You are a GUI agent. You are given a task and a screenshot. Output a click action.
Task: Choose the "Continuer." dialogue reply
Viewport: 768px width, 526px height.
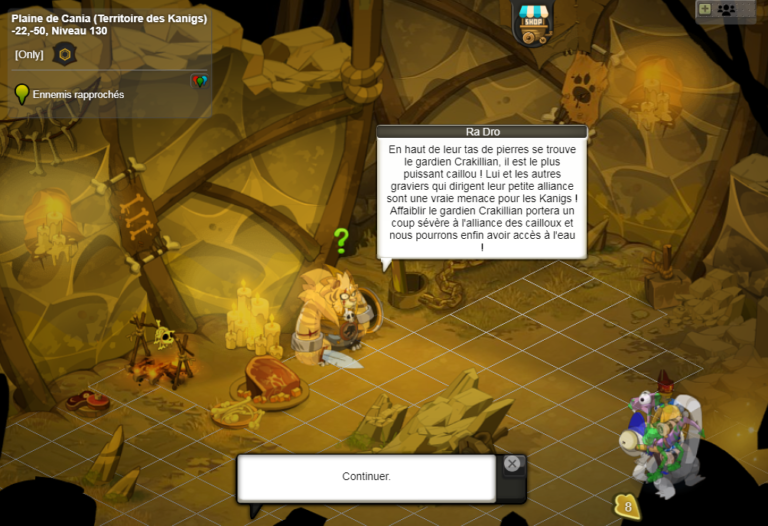click(x=366, y=477)
